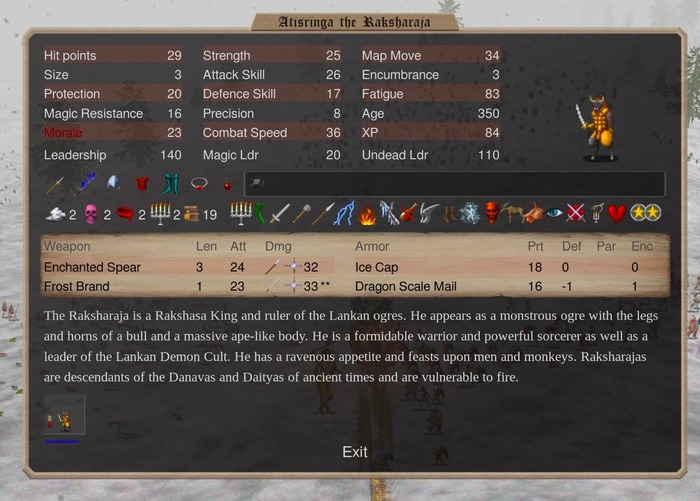The height and width of the screenshot is (501, 700).
Task: Click the pink skull death magic icon
Action: click(x=91, y=213)
